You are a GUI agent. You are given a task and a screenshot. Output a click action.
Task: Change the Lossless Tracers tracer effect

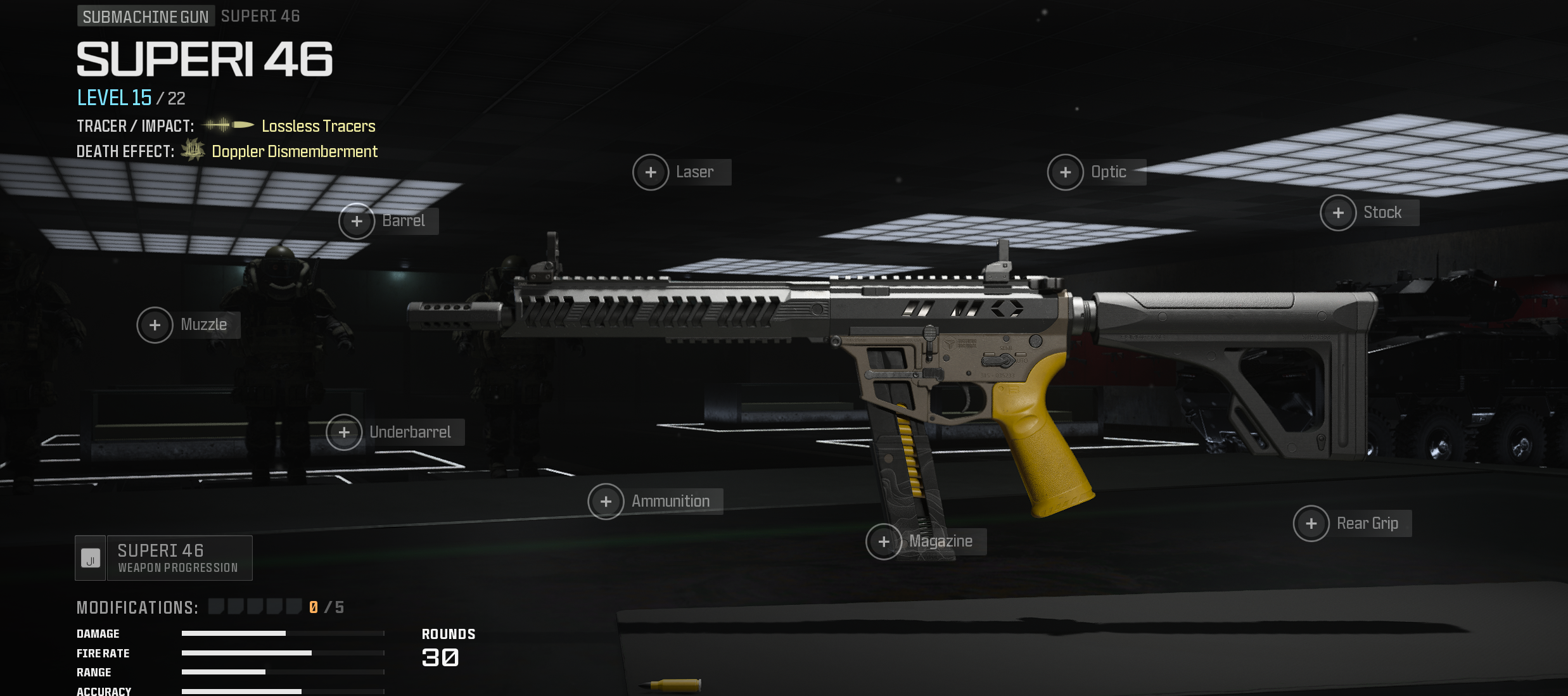[318, 126]
